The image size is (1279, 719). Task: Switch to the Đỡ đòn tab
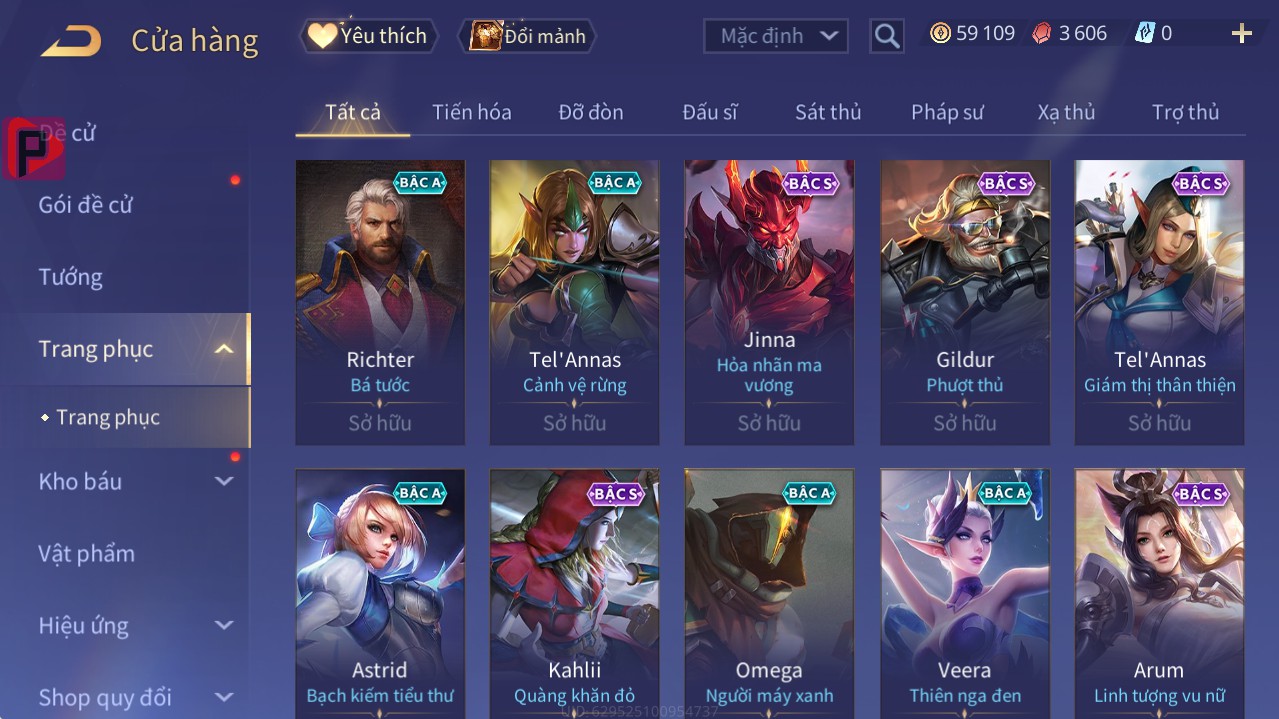click(590, 112)
